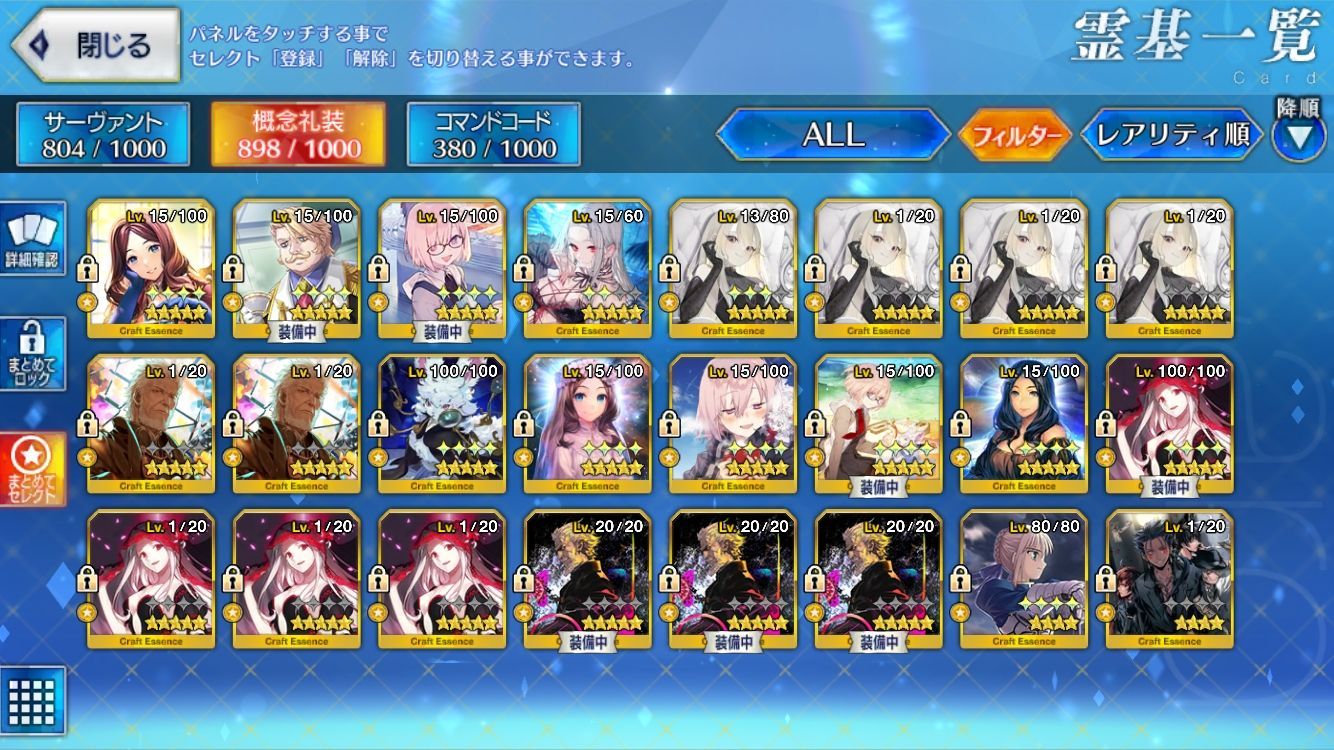Change sorting via レアリティ順 button

[1172, 135]
